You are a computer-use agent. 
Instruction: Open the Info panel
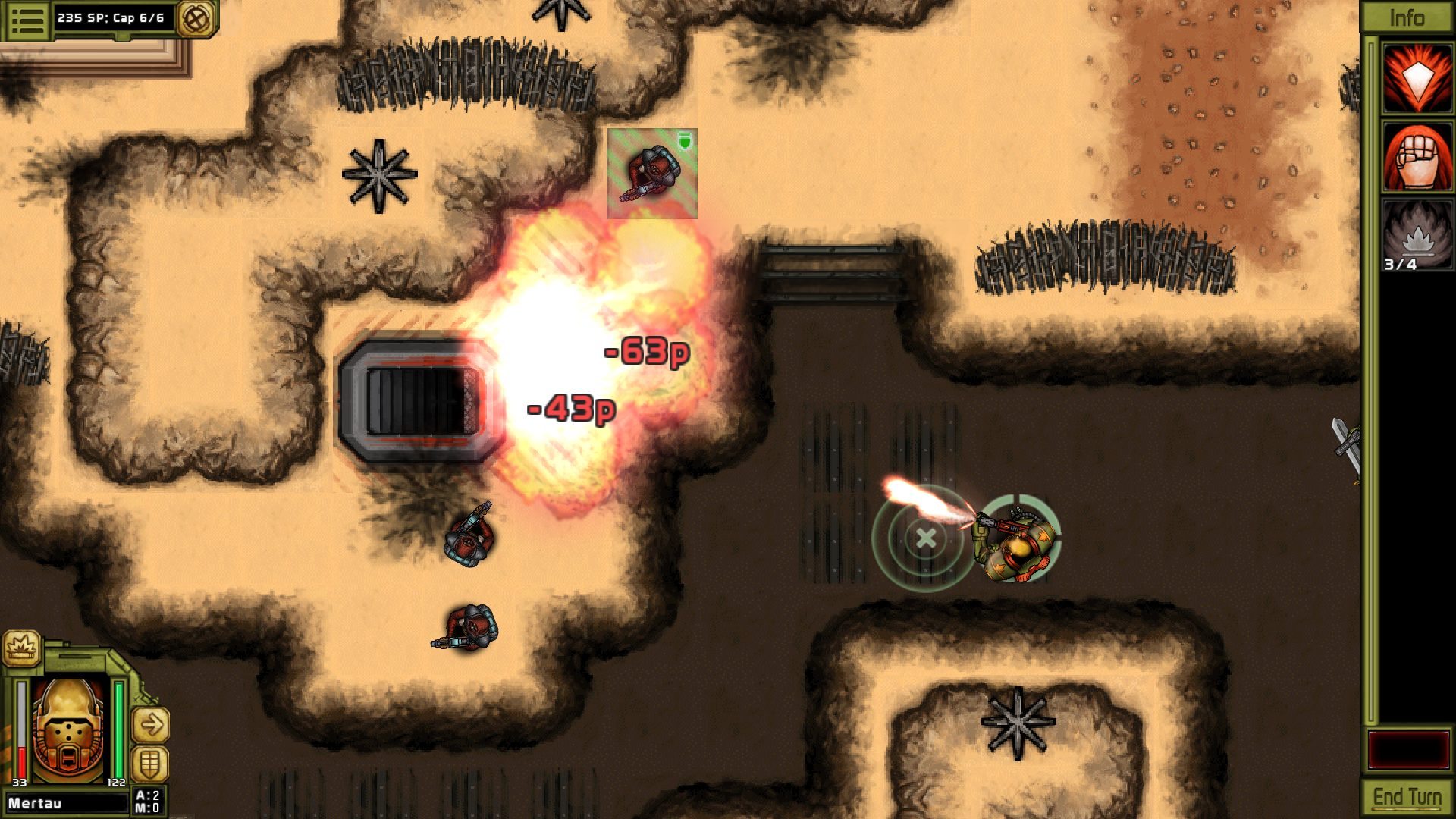click(x=1407, y=17)
